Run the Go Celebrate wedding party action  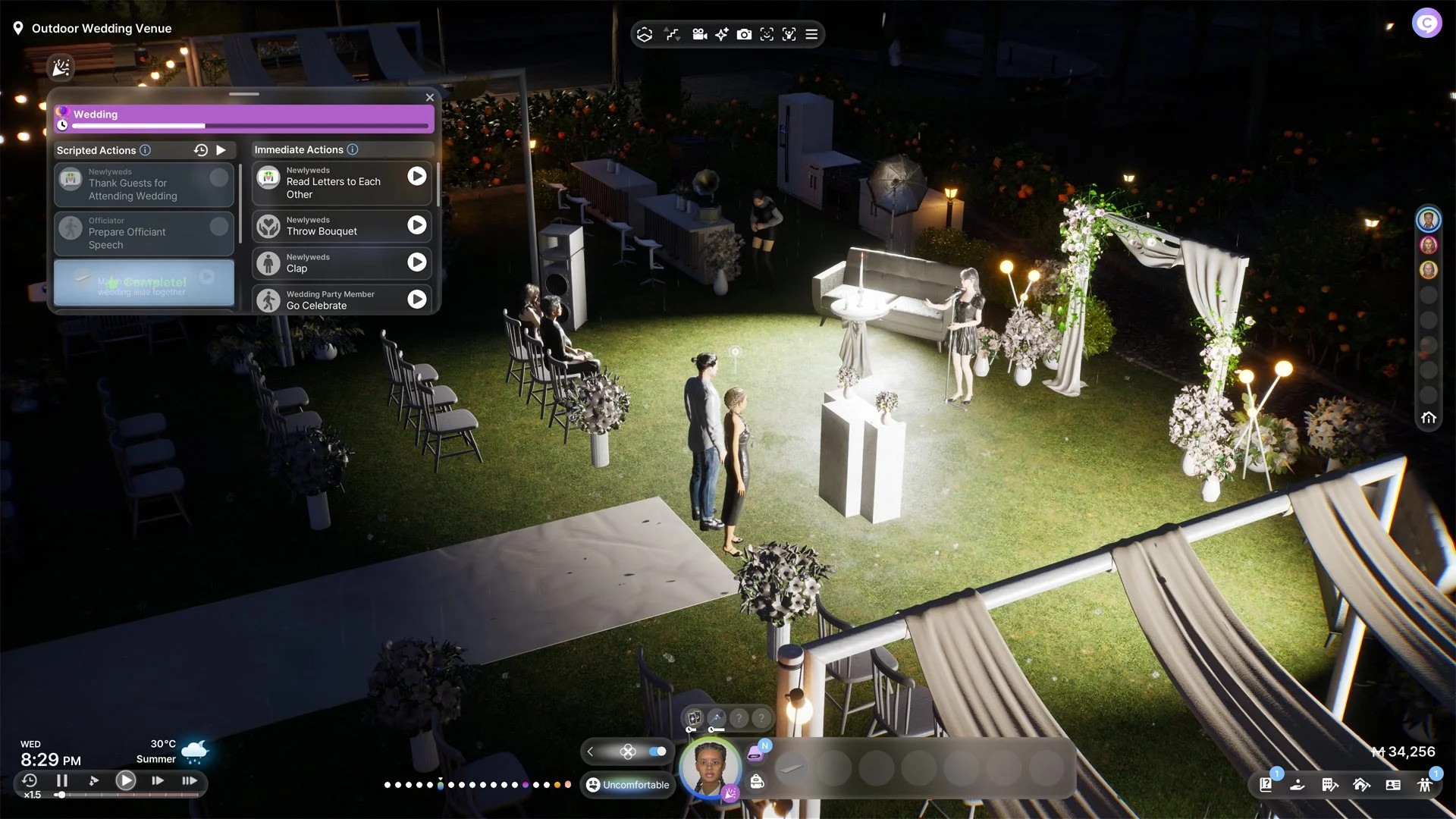click(416, 300)
